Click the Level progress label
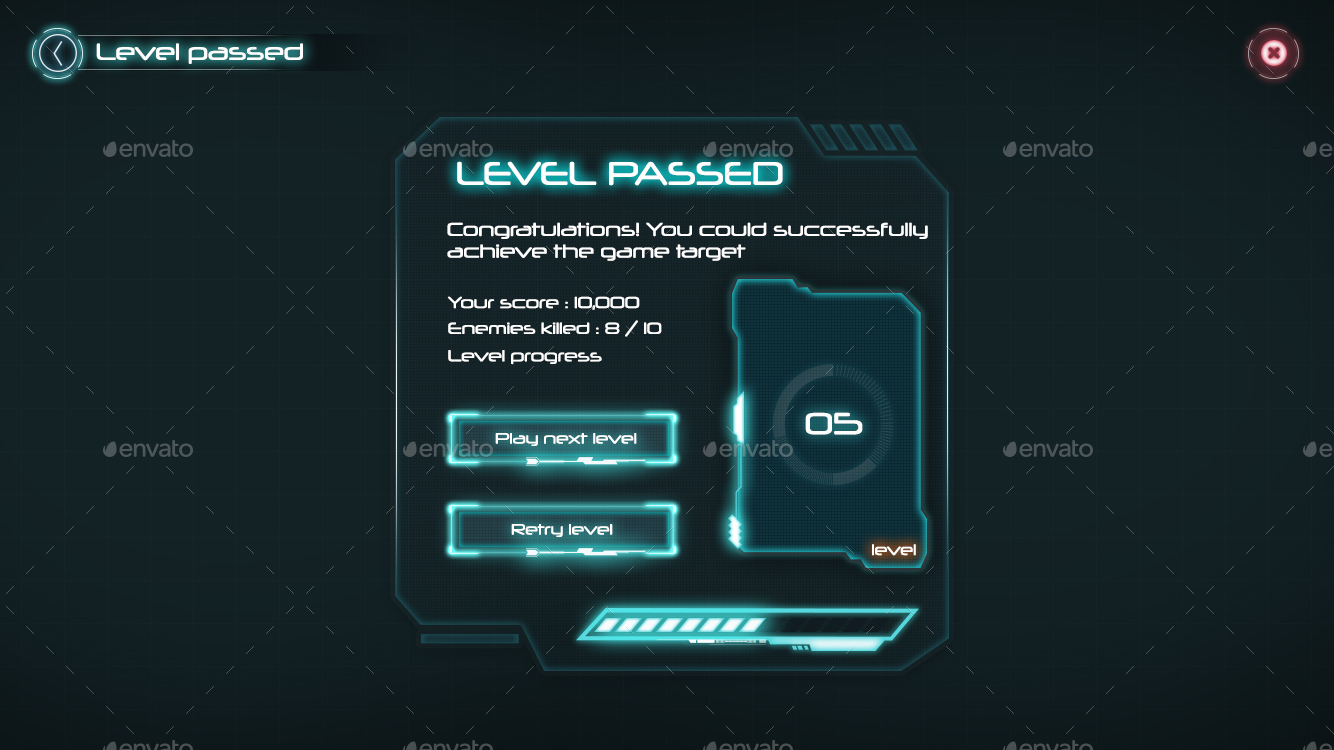 click(x=524, y=355)
